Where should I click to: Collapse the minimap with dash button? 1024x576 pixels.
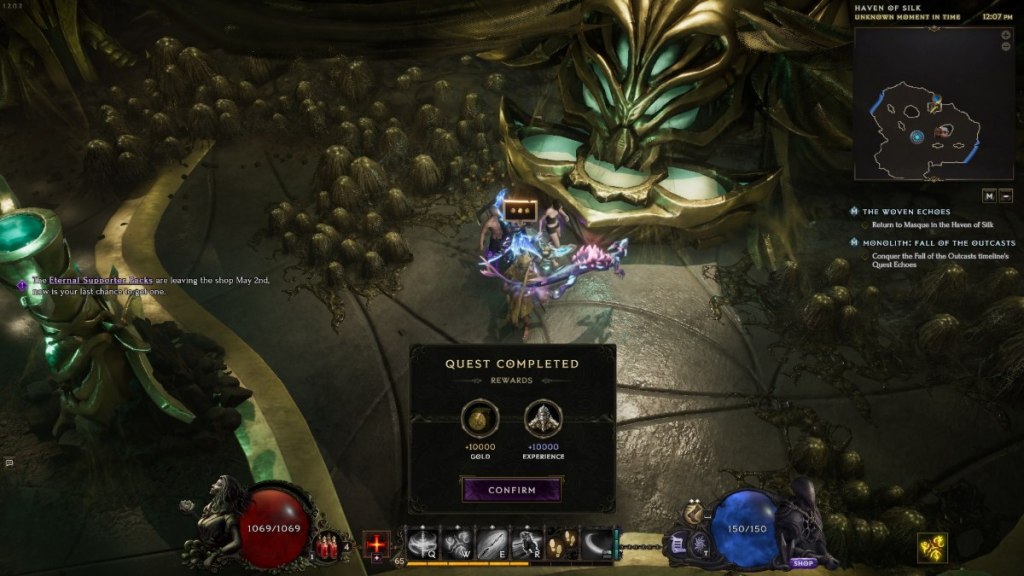(x=1005, y=195)
